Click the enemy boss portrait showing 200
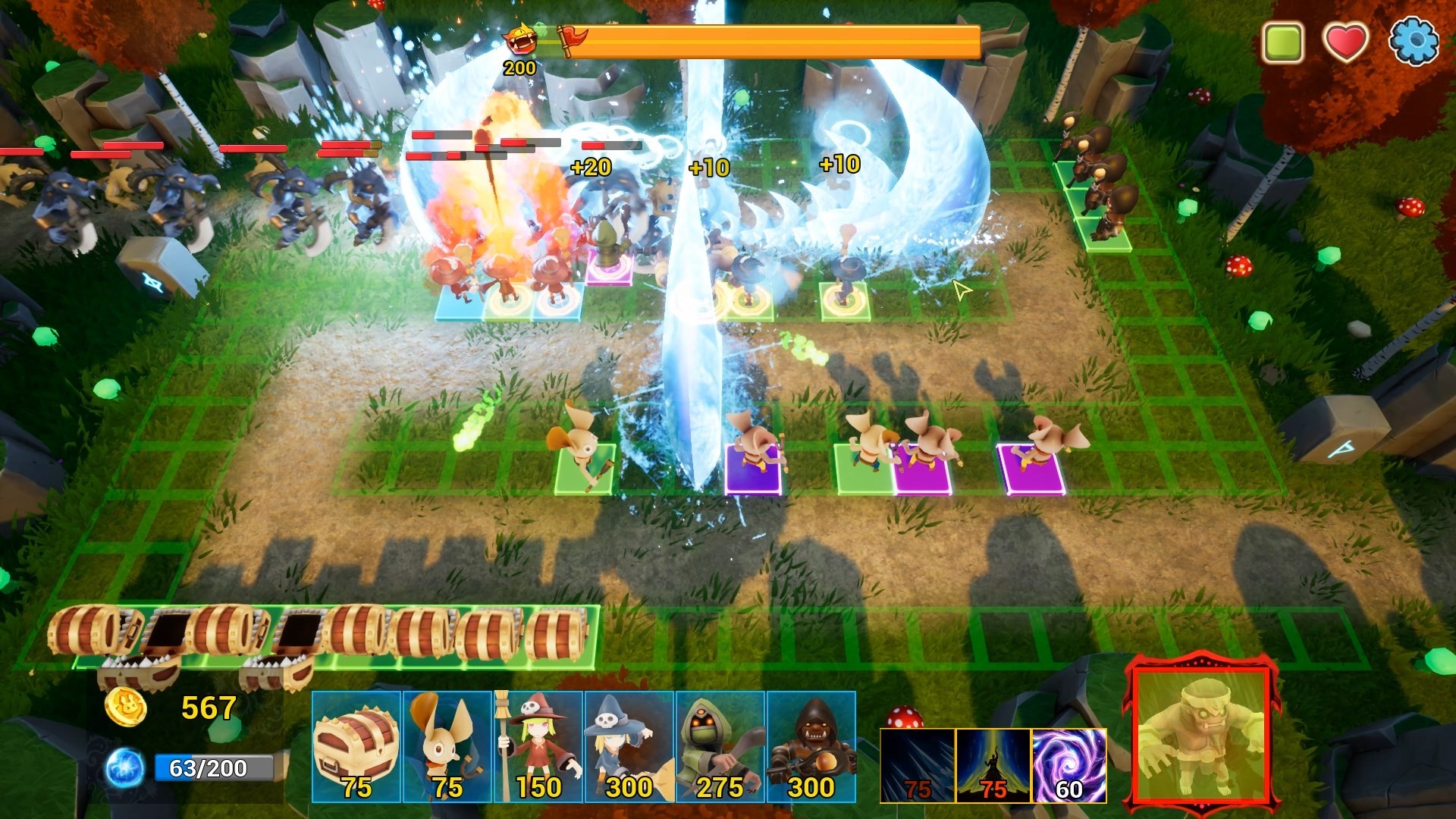This screenshot has width=1456, height=819. click(519, 42)
